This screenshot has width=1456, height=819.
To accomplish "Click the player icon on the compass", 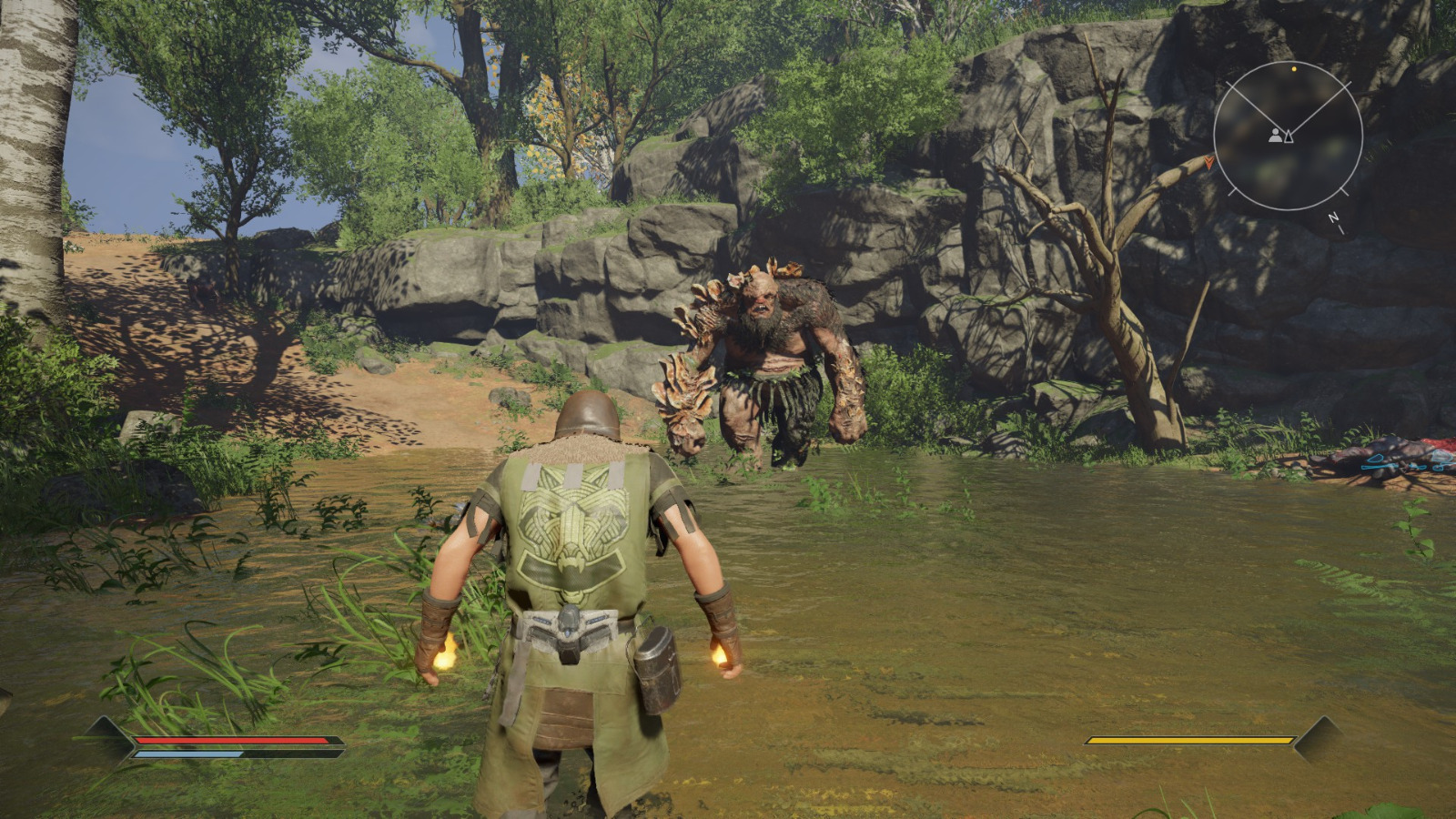I will 1275,136.
